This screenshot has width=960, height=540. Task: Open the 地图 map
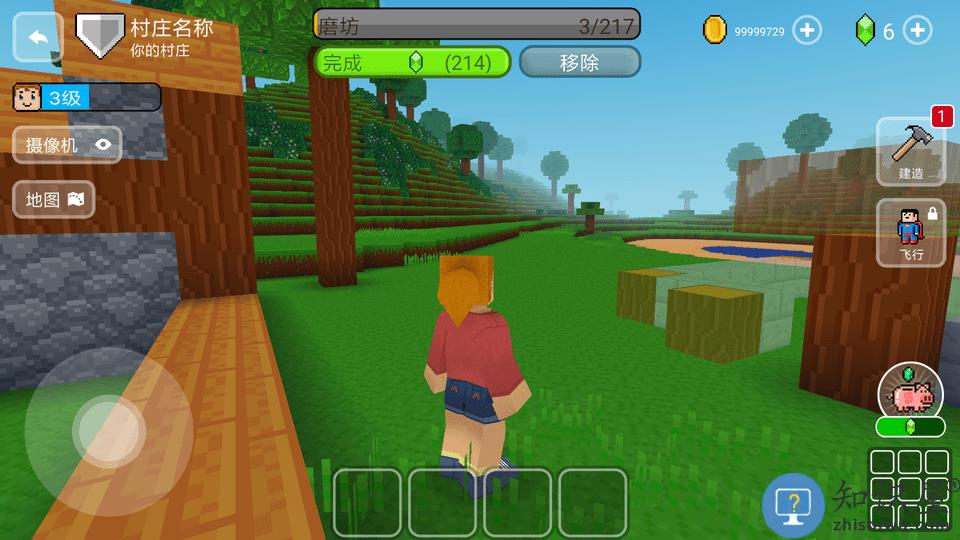click(x=54, y=199)
